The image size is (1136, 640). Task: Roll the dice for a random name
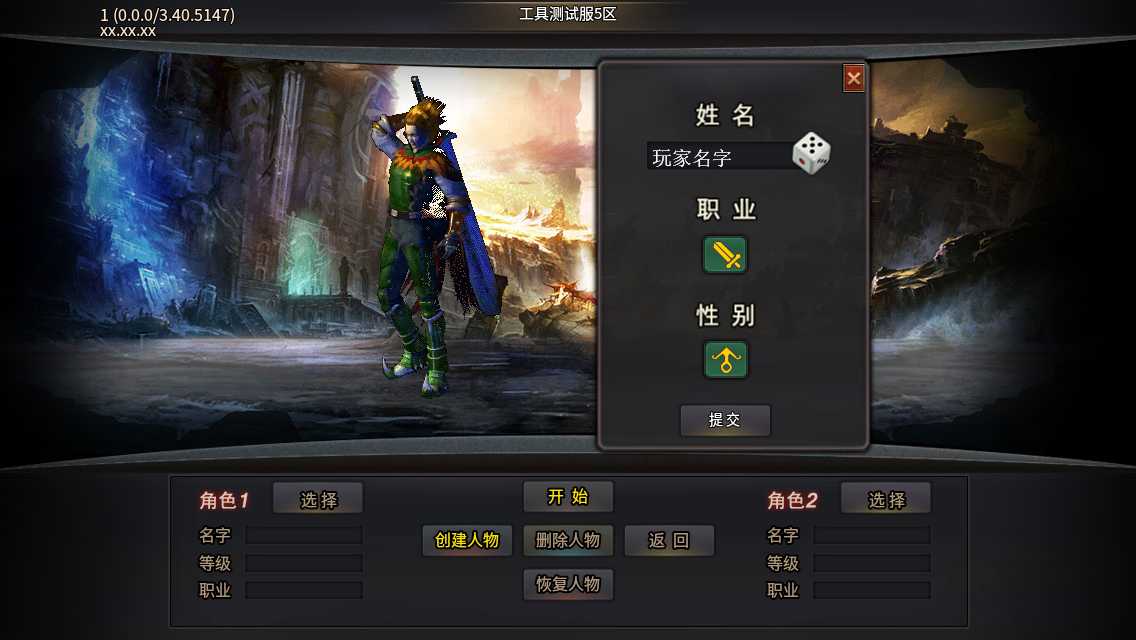pyautogui.click(x=811, y=153)
